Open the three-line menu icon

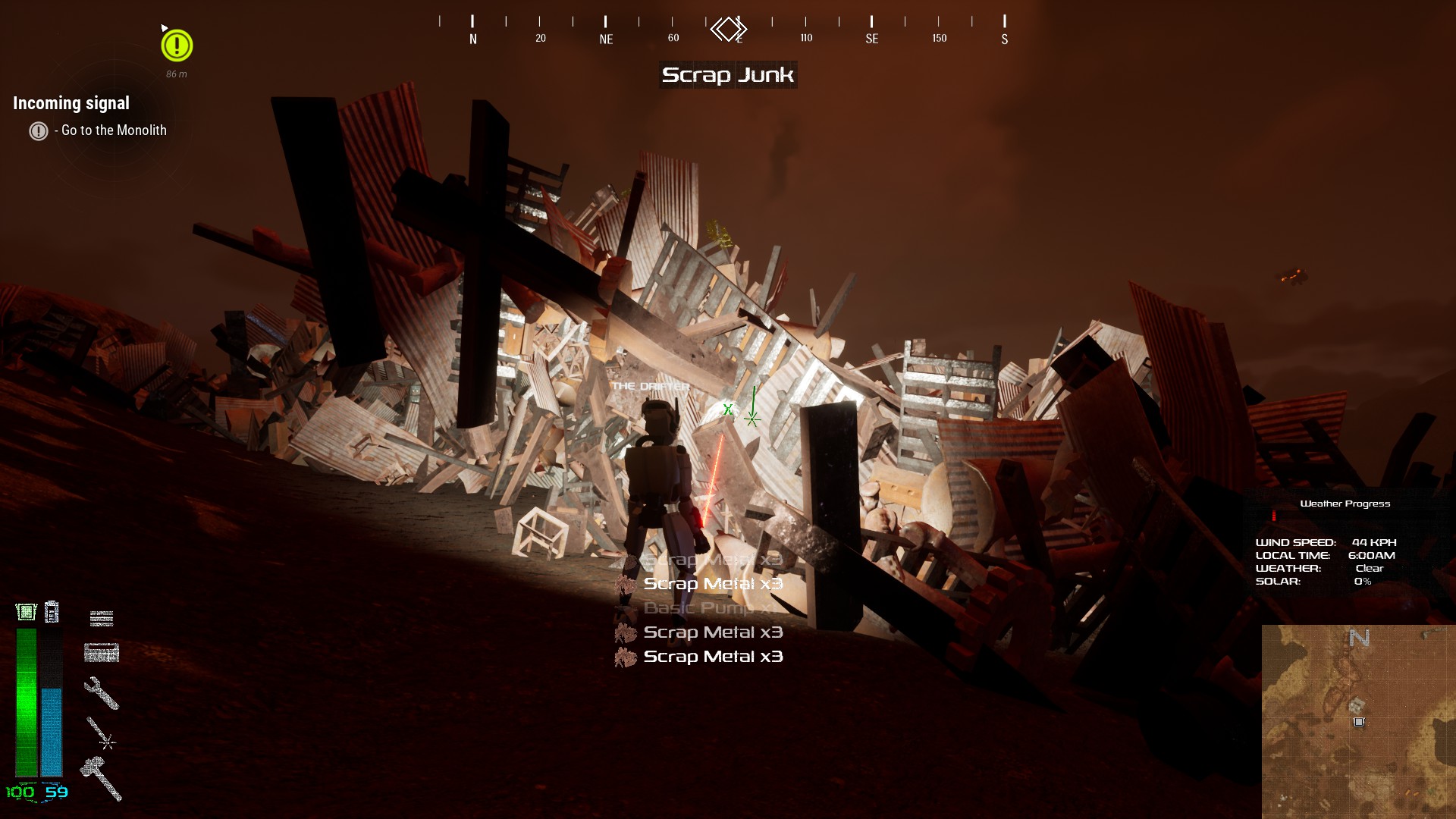[x=102, y=619]
